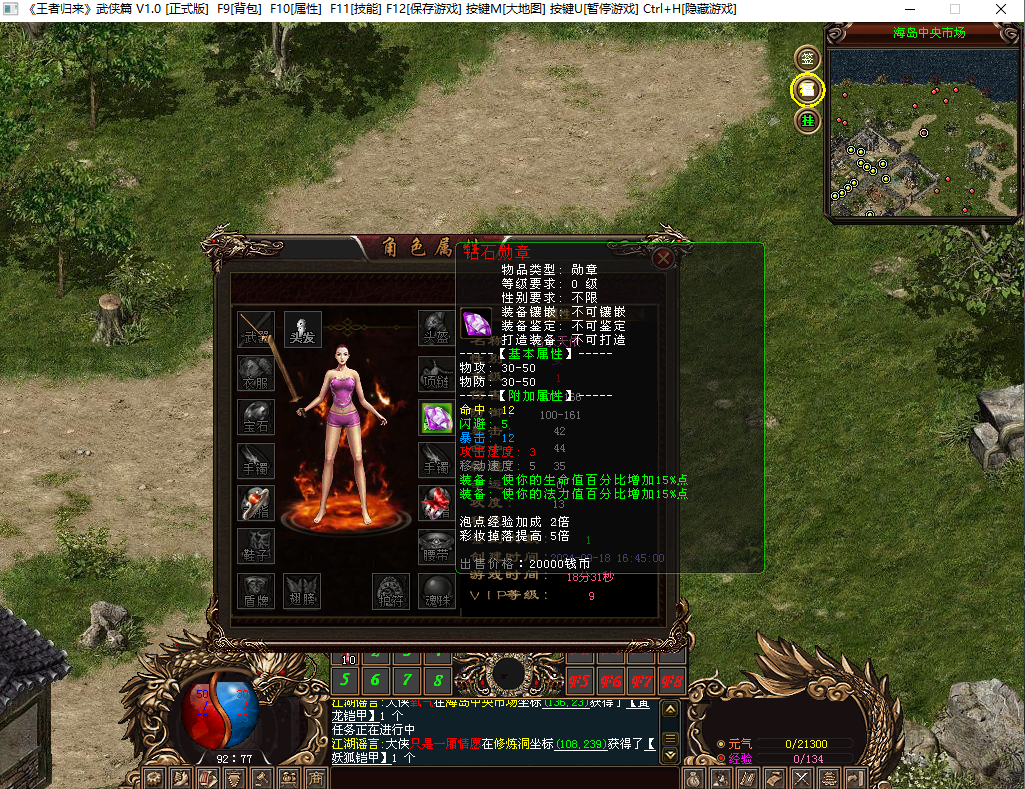
Task: Select the diamond medal equipment slot
Action: (437, 418)
